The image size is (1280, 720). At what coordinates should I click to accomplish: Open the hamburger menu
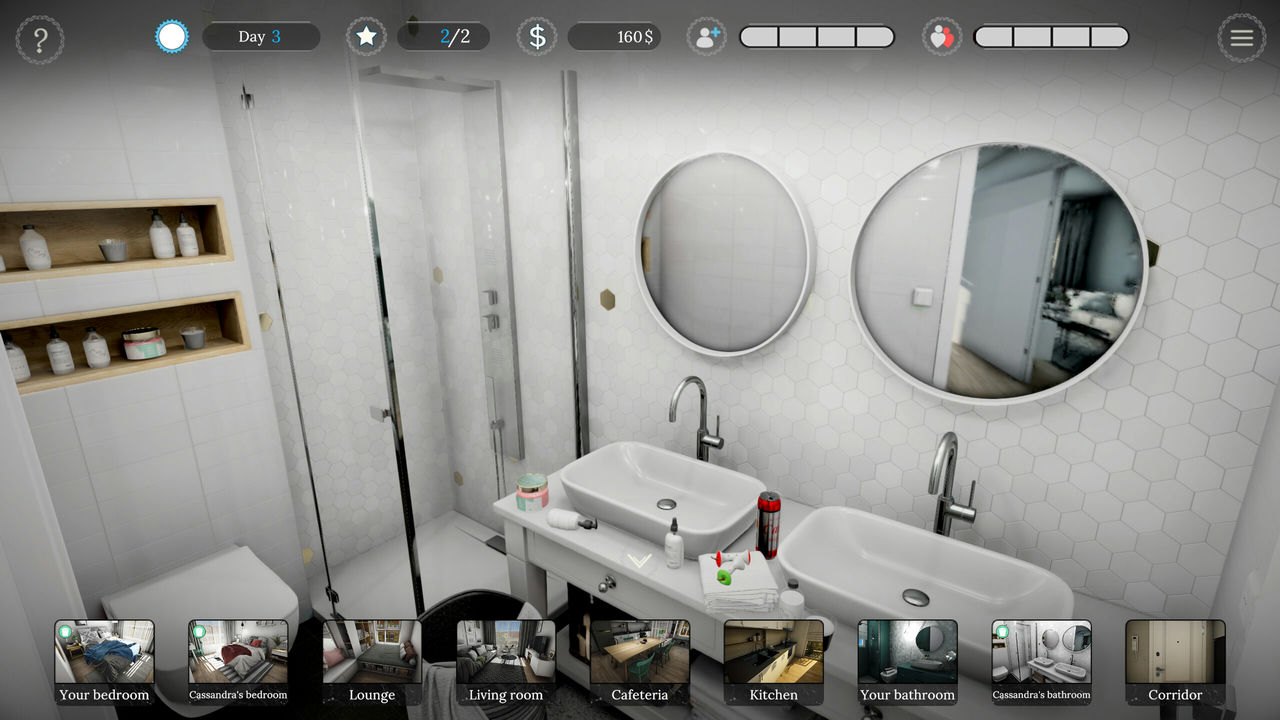(x=1242, y=38)
